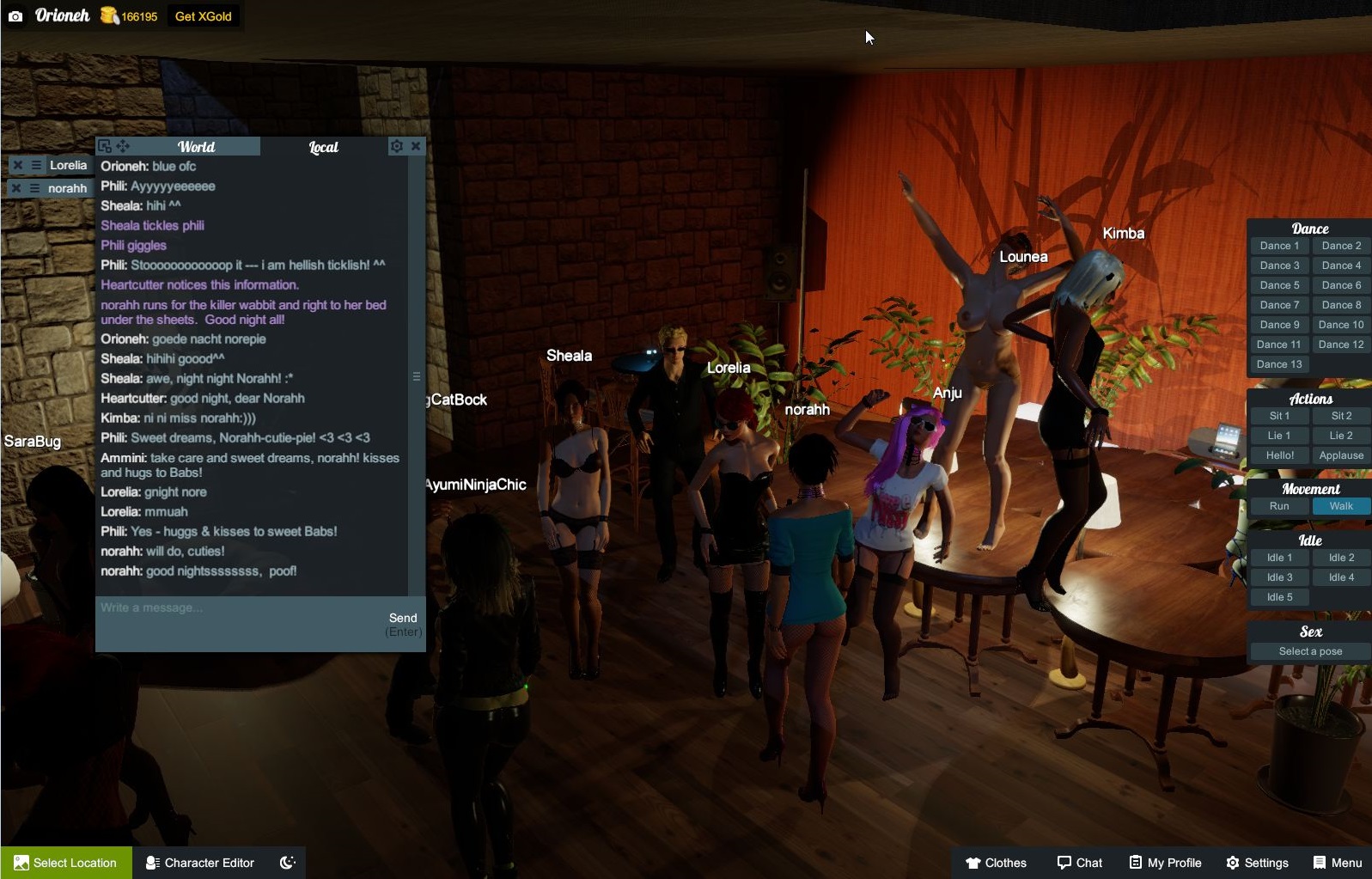Viewport: 1372px width, 879px height.
Task: Open chat window settings via the gear icon
Action: [x=396, y=146]
